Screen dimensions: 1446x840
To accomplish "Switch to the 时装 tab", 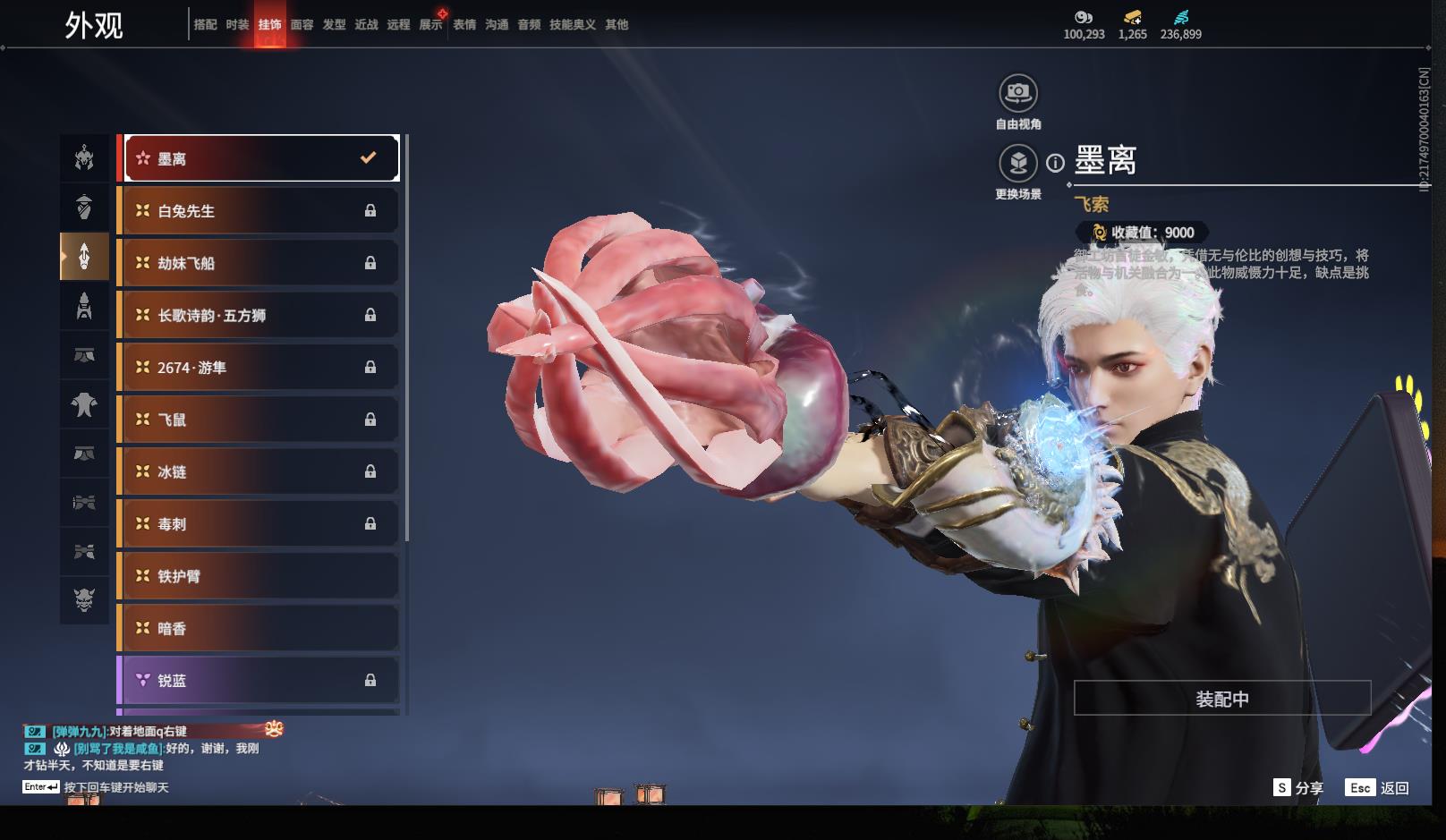I will pyautogui.click(x=237, y=25).
